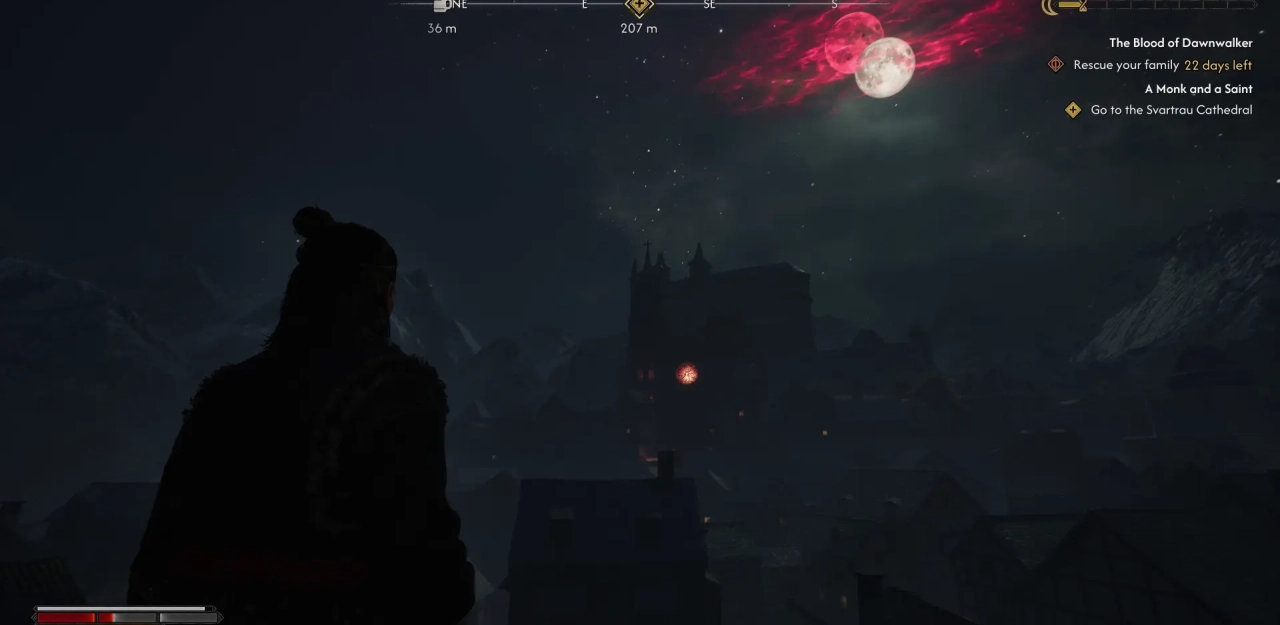The width and height of the screenshot is (1280, 625).
Task: Open the A Monk and a Saint quest
Action: coord(1198,89)
